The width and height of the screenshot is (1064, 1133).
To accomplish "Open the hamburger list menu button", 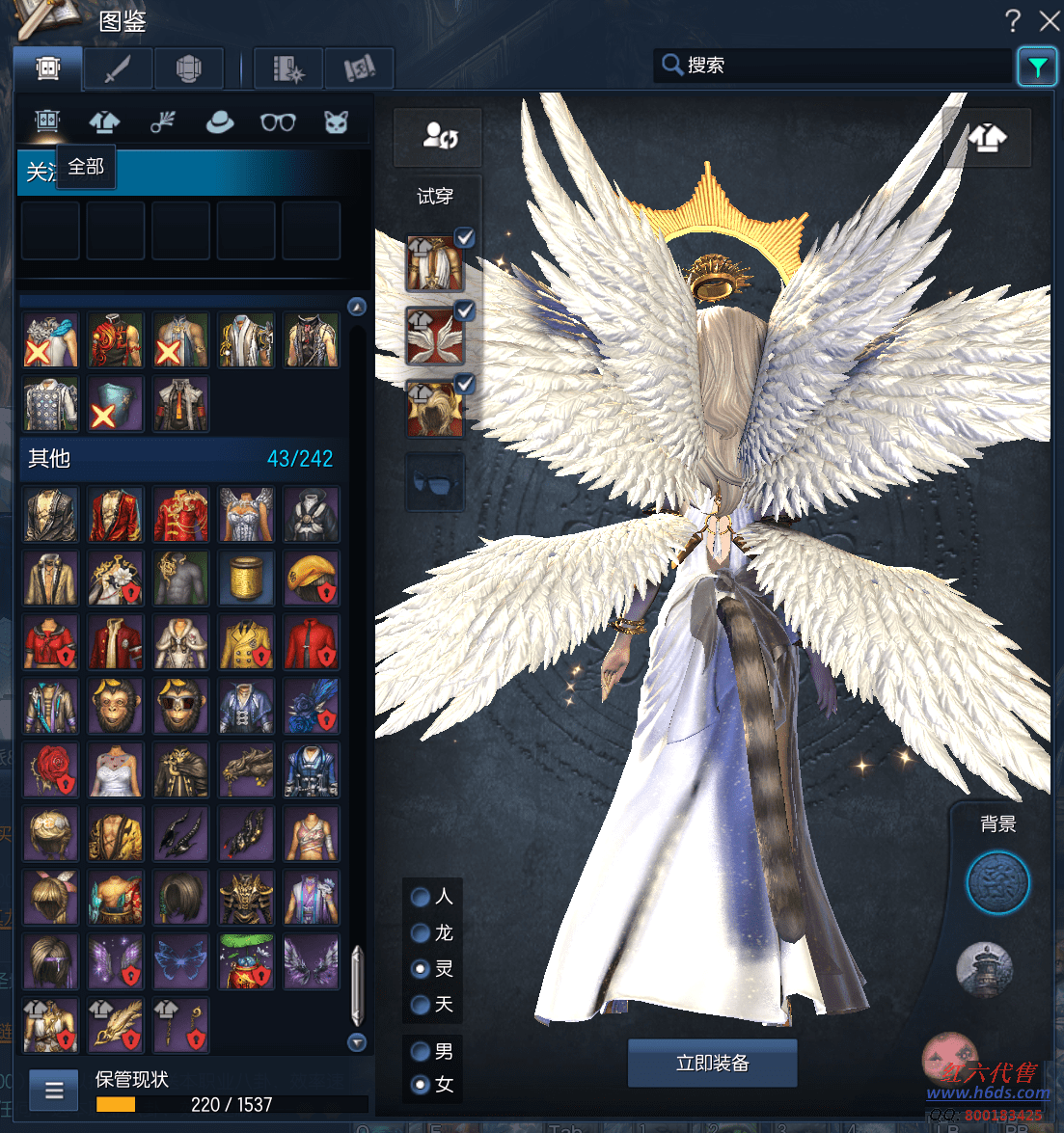I will pyautogui.click(x=54, y=1091).
